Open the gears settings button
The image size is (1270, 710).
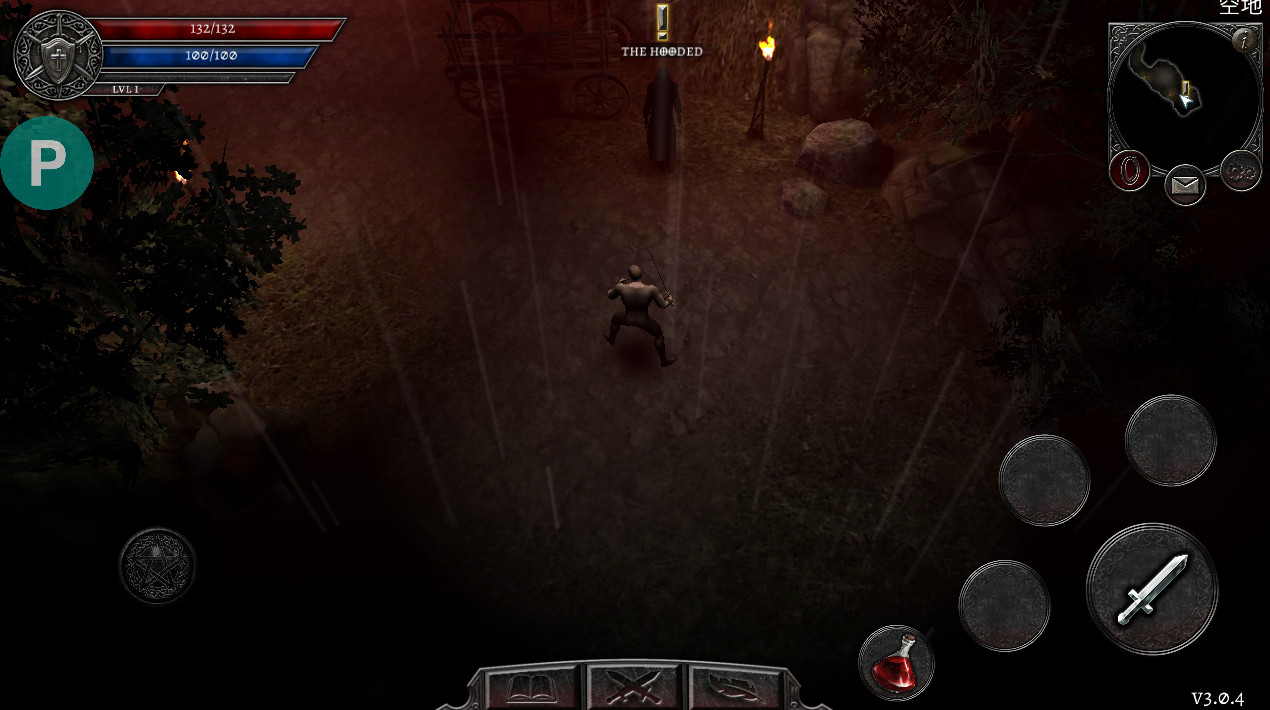(x=1241, y=171)
